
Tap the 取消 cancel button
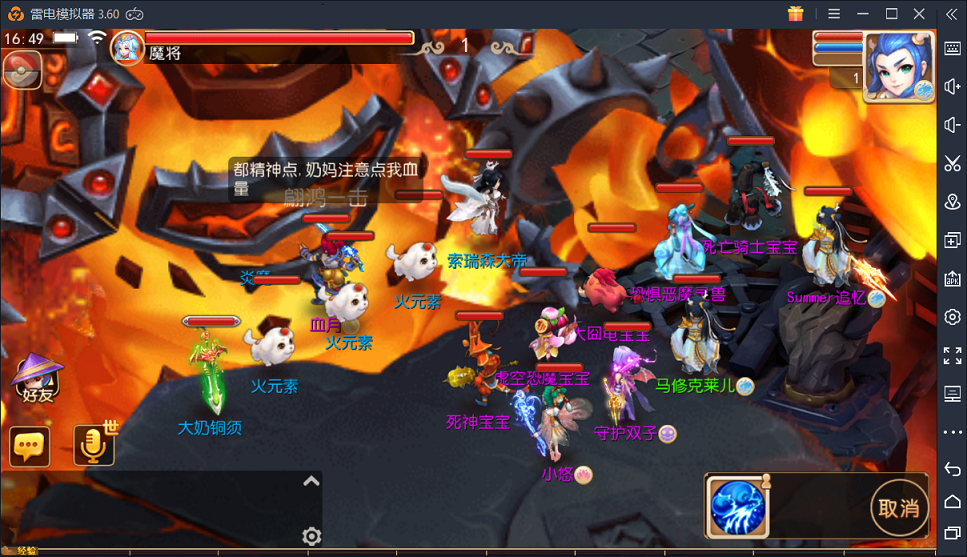pyautogui.click(x=897, y=507)
